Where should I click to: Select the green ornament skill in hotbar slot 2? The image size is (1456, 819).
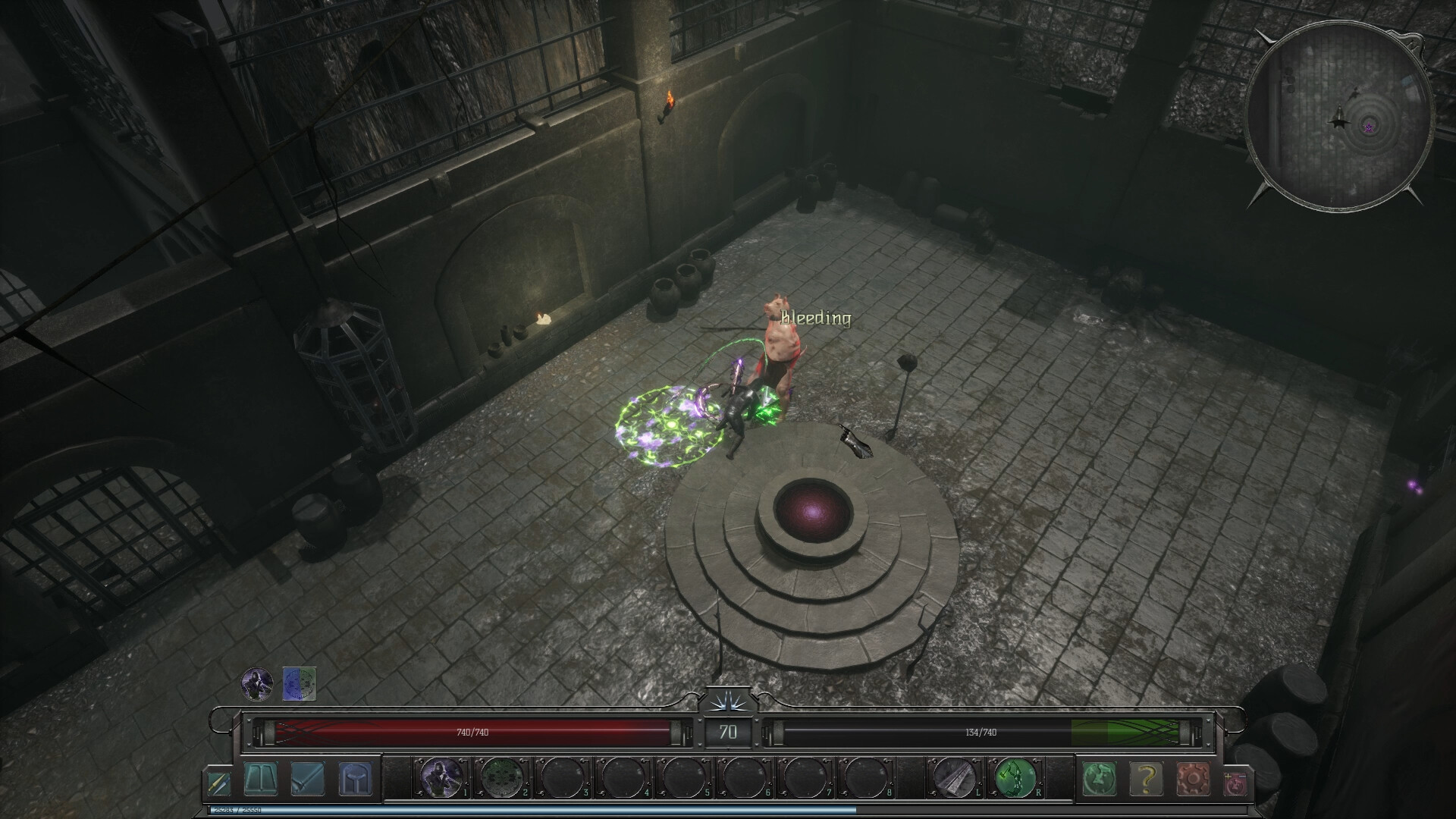click(502, 780)
